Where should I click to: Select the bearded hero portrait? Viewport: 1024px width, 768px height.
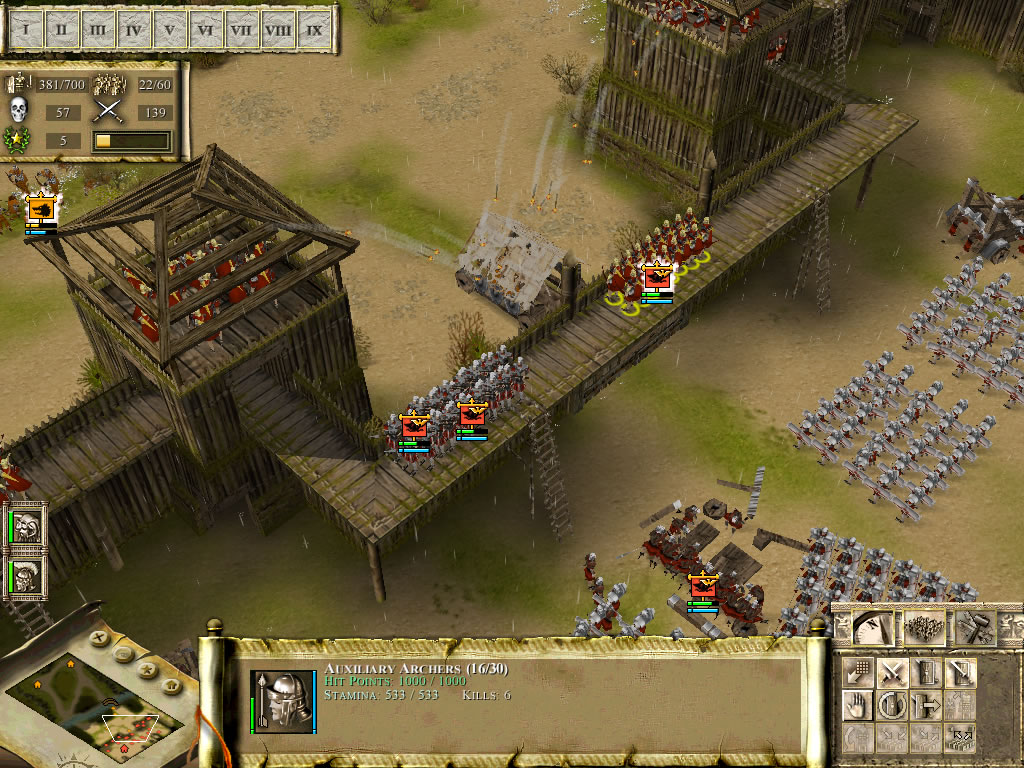(x=27, y=528)
